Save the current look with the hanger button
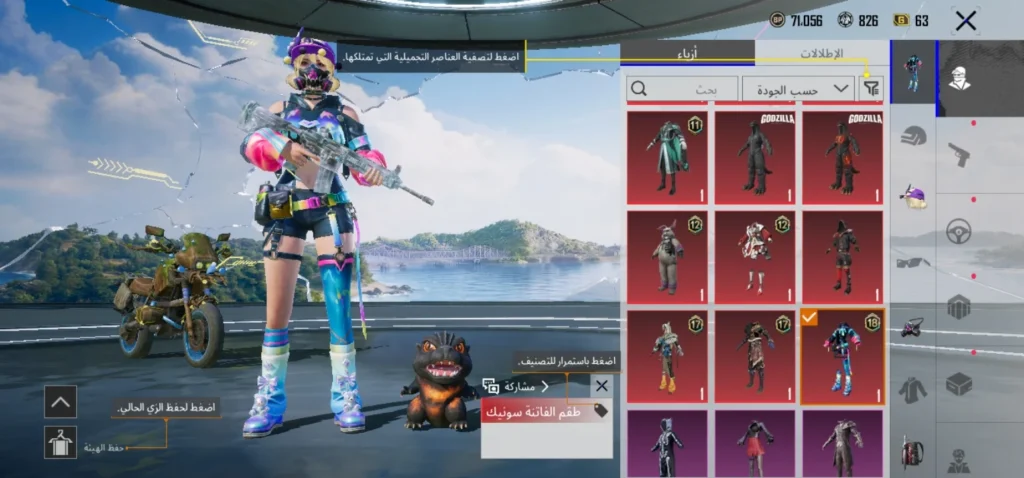 (x=60, y=442)
